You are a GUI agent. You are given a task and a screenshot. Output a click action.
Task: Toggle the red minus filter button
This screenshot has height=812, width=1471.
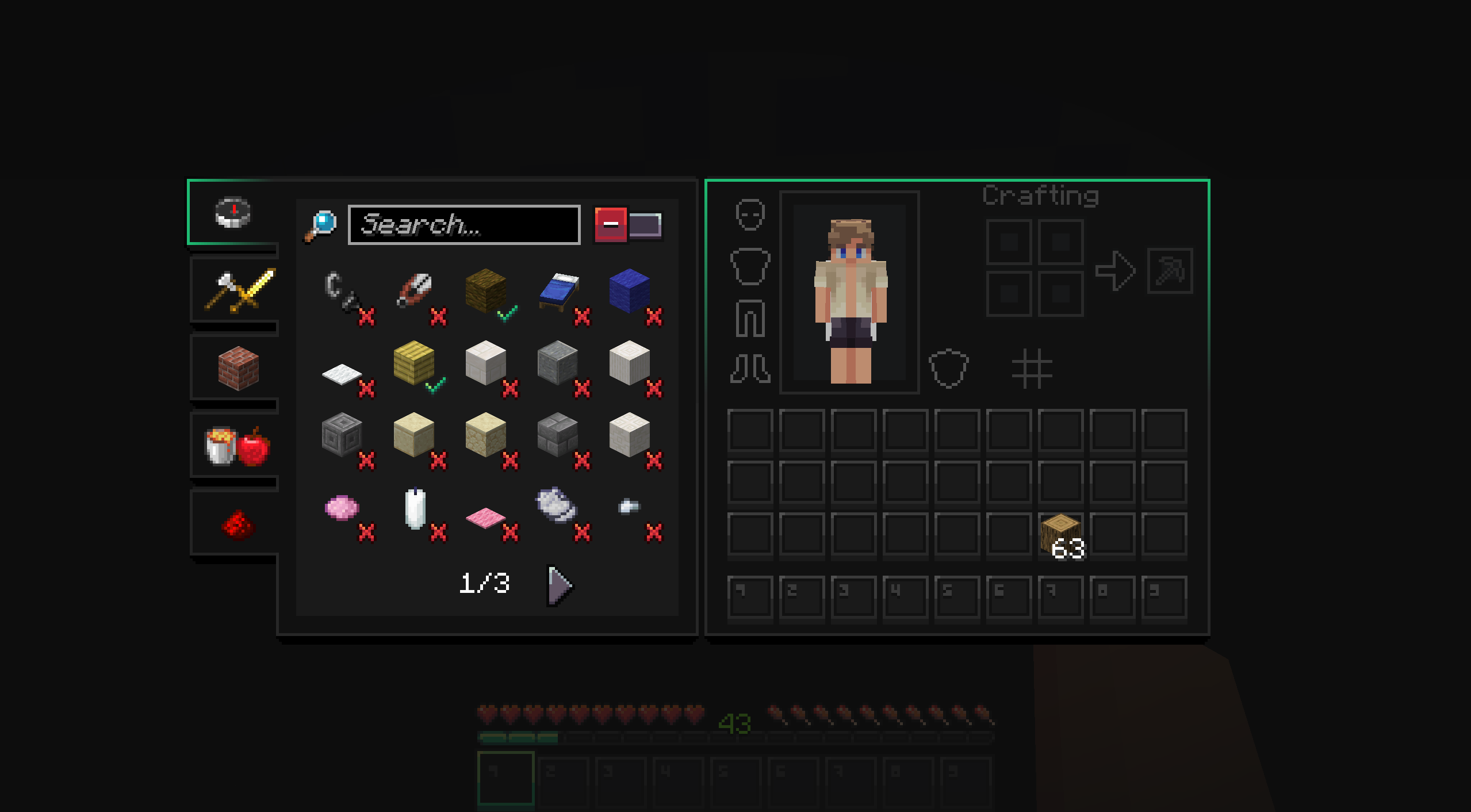coord(611,224)
